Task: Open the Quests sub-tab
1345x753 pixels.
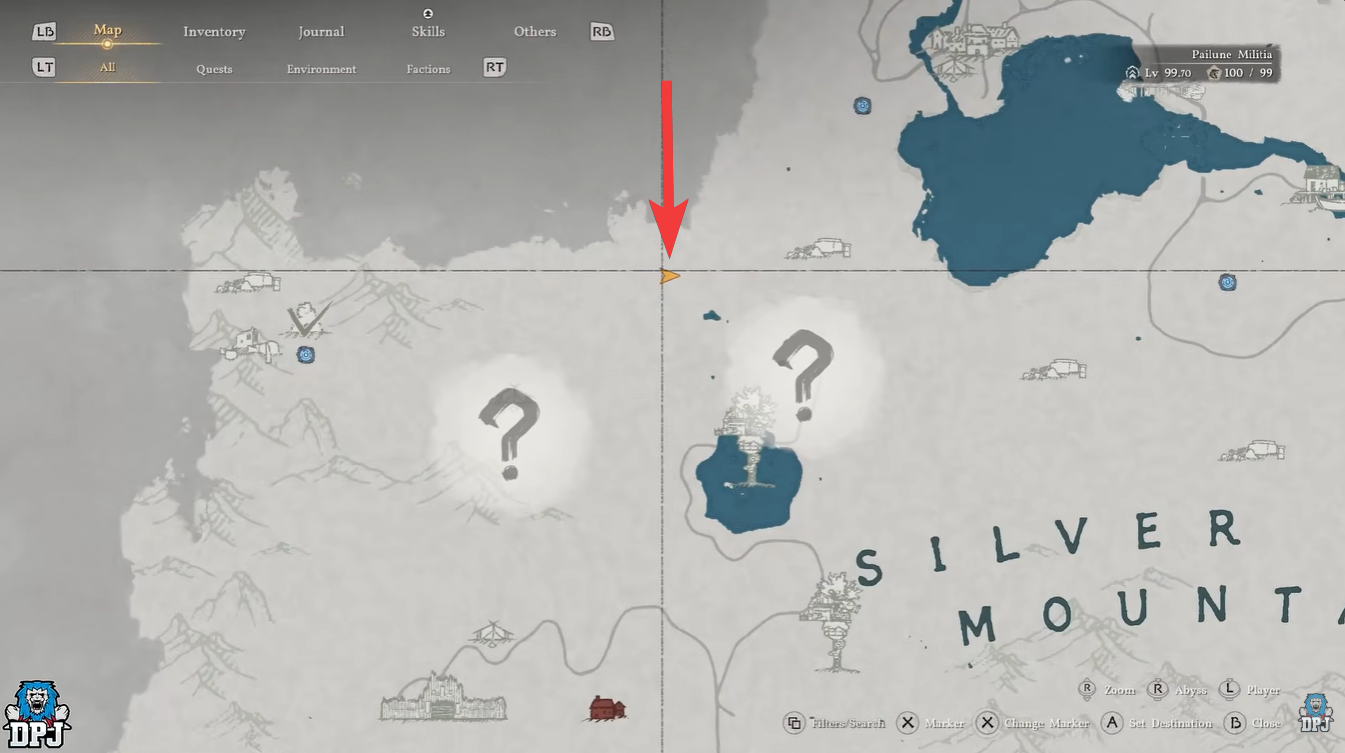Action: point(214,68)
